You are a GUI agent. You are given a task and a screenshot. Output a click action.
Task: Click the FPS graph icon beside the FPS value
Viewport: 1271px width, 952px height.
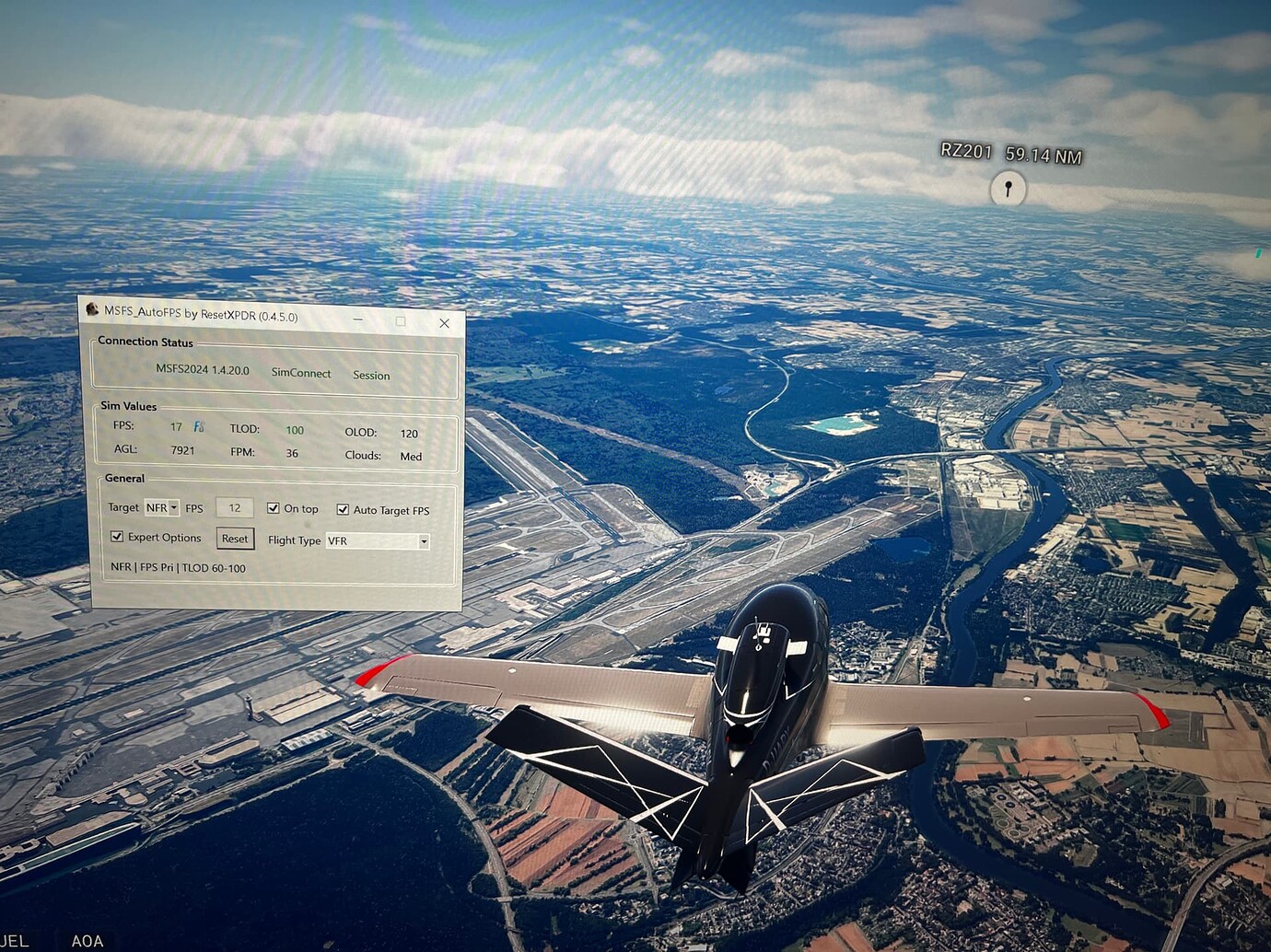tap(197, 425)
